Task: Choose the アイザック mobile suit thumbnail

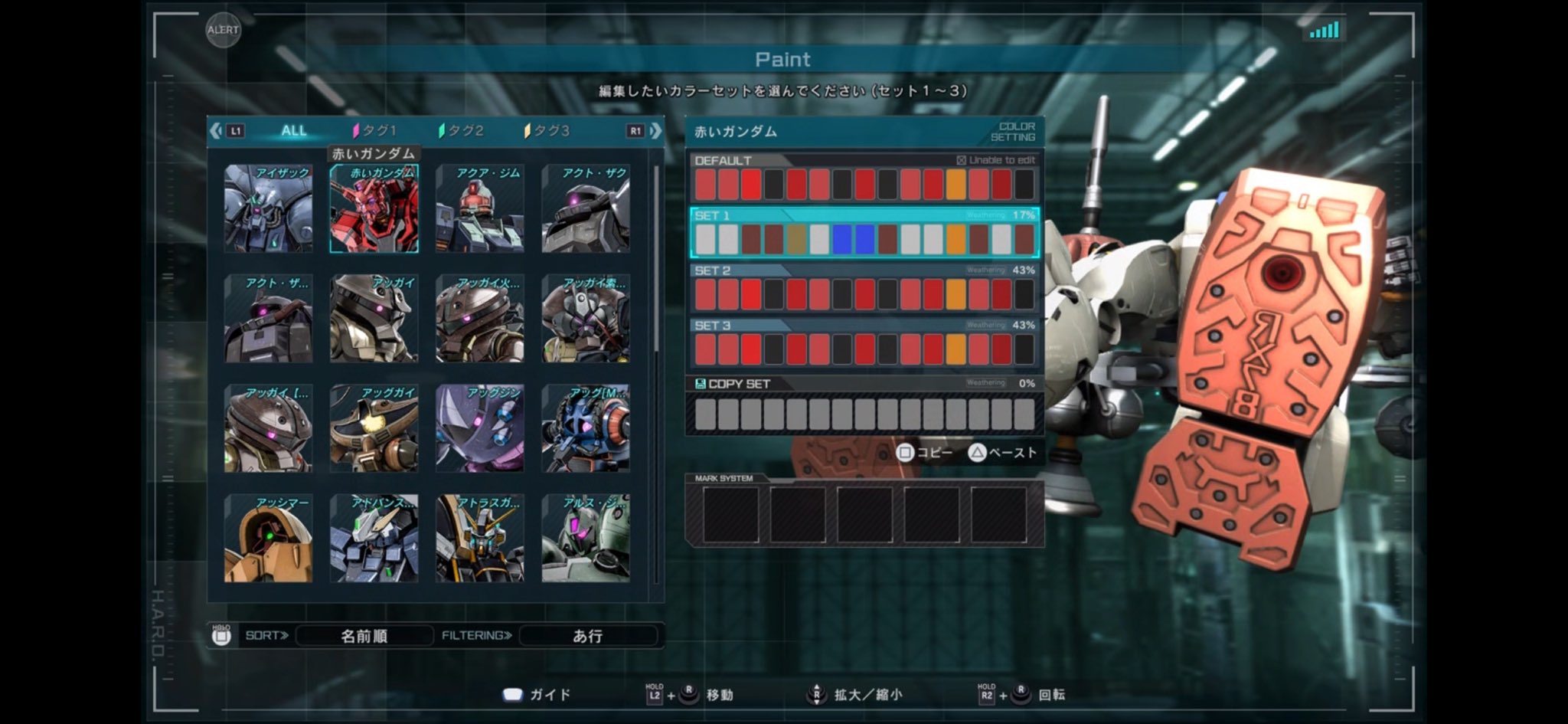Action: point(268,208)
